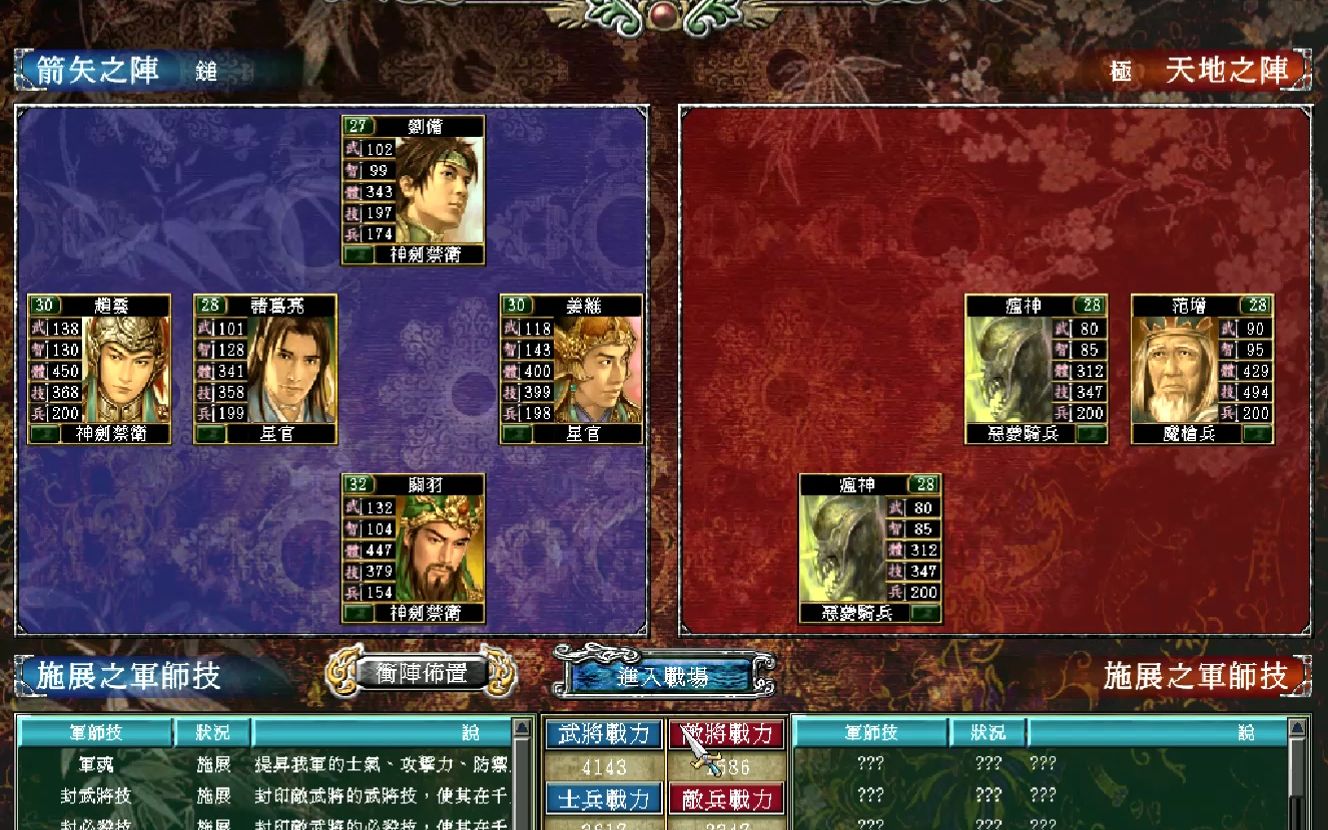
Task: Open the 衝陣佈置 formation setup
Action: 421,674
